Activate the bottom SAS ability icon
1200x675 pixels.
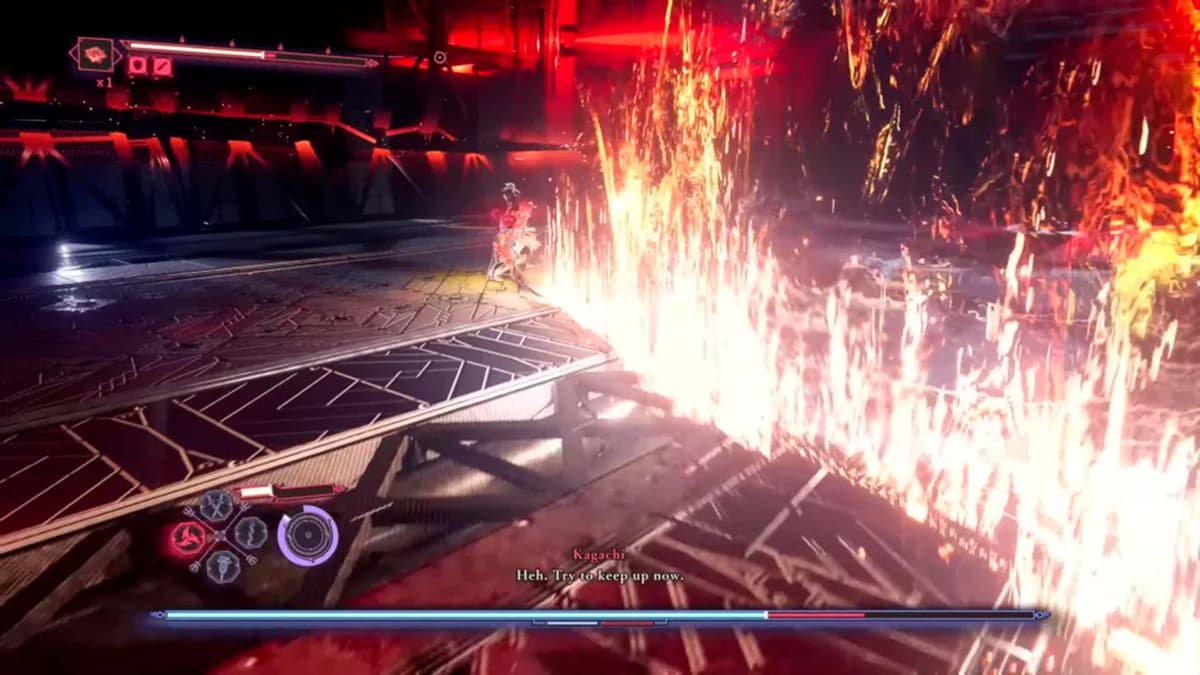(x=222, y=564)
